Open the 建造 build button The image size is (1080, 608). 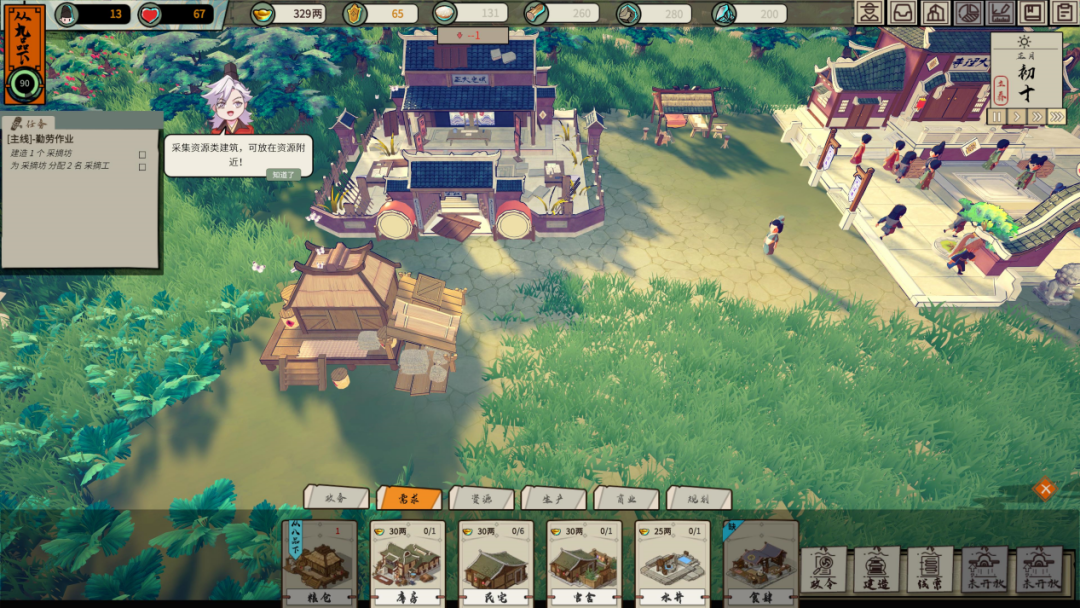877,568
